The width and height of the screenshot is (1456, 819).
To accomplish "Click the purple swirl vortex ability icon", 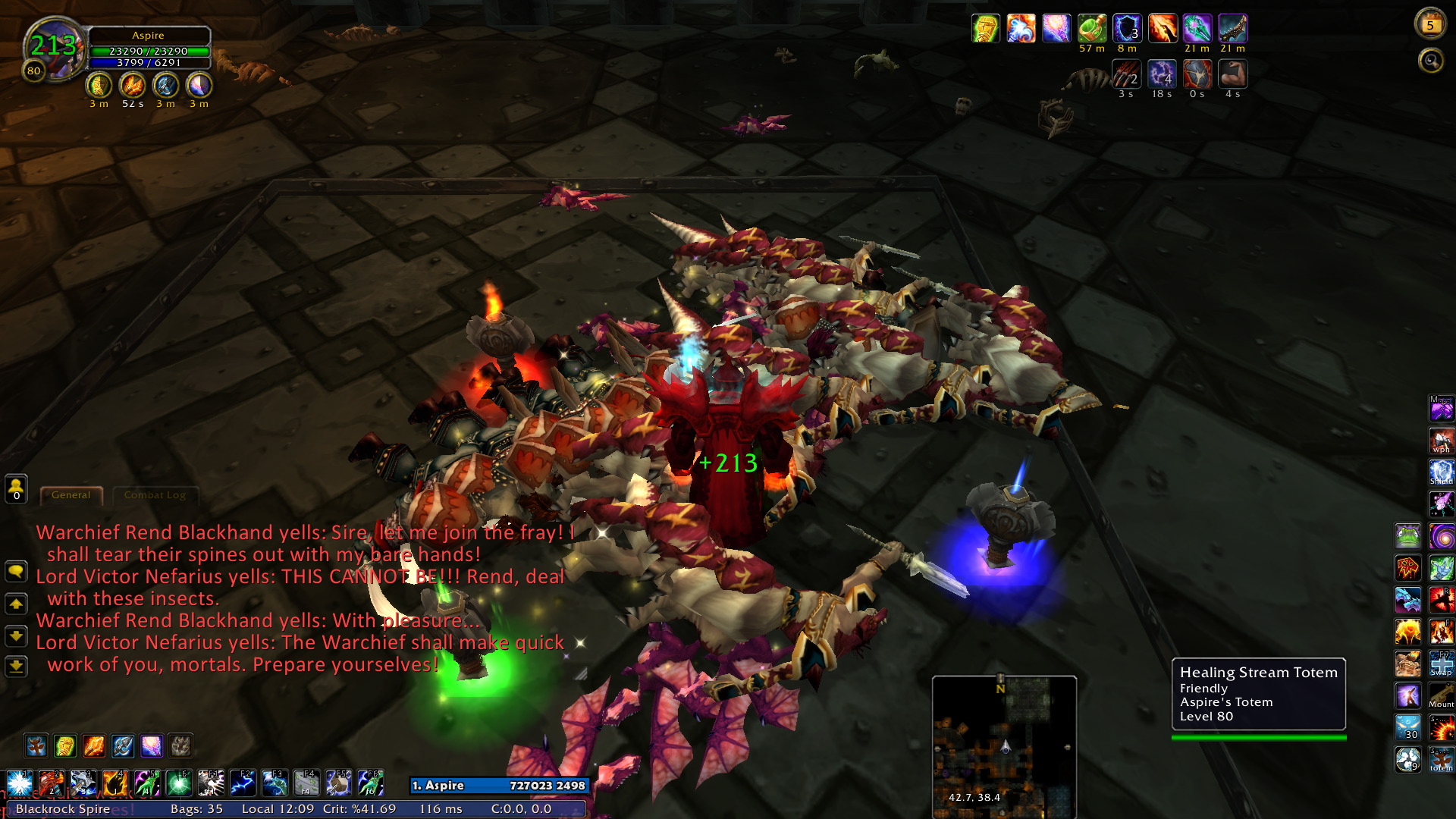I will [x=1441, y=536].
